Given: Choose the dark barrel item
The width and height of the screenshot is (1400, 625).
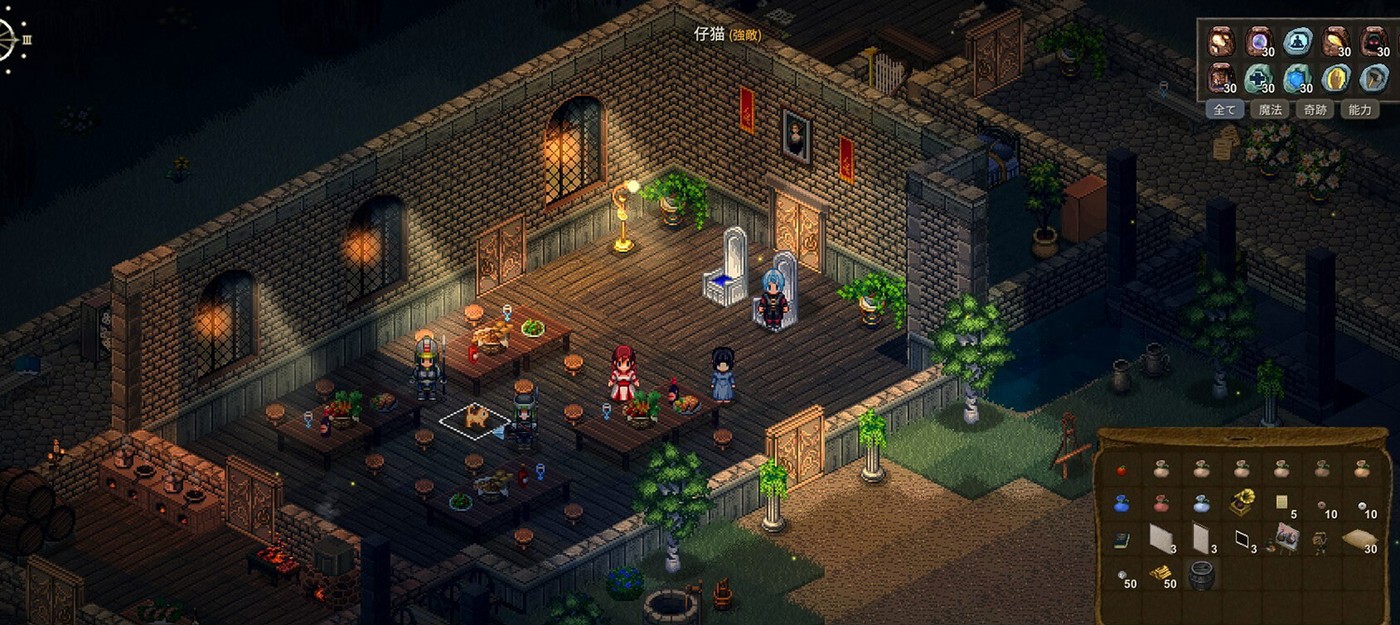Looking at the screenshot, I should pyautogui.click(x=1200, y=574).
